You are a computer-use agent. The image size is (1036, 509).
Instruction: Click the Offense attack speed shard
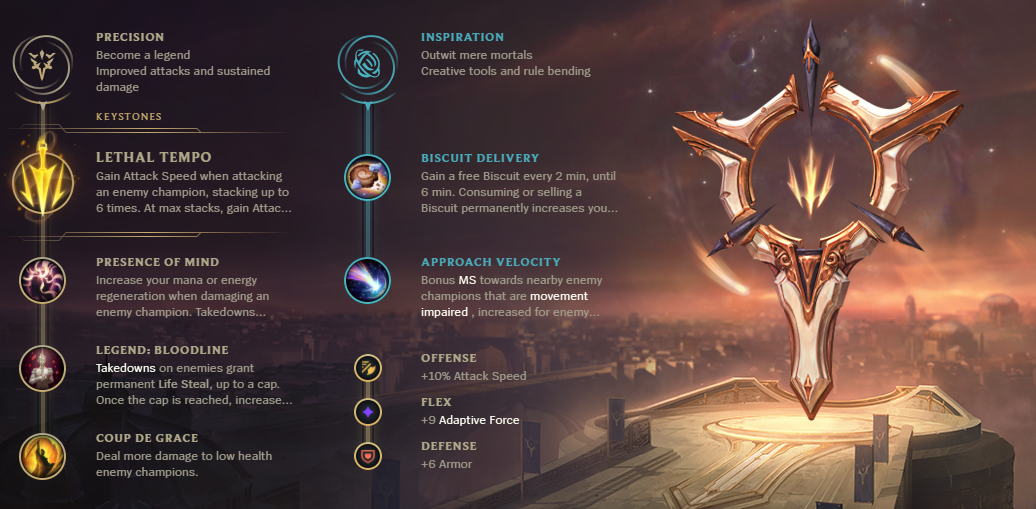[x=367, y=368]
